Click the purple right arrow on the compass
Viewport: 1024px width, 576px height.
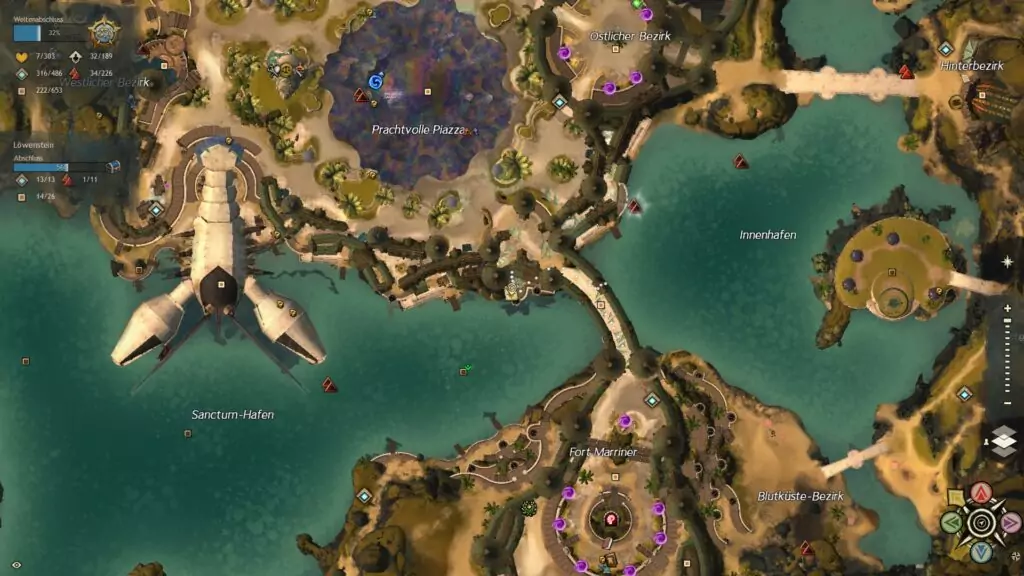1010,522
